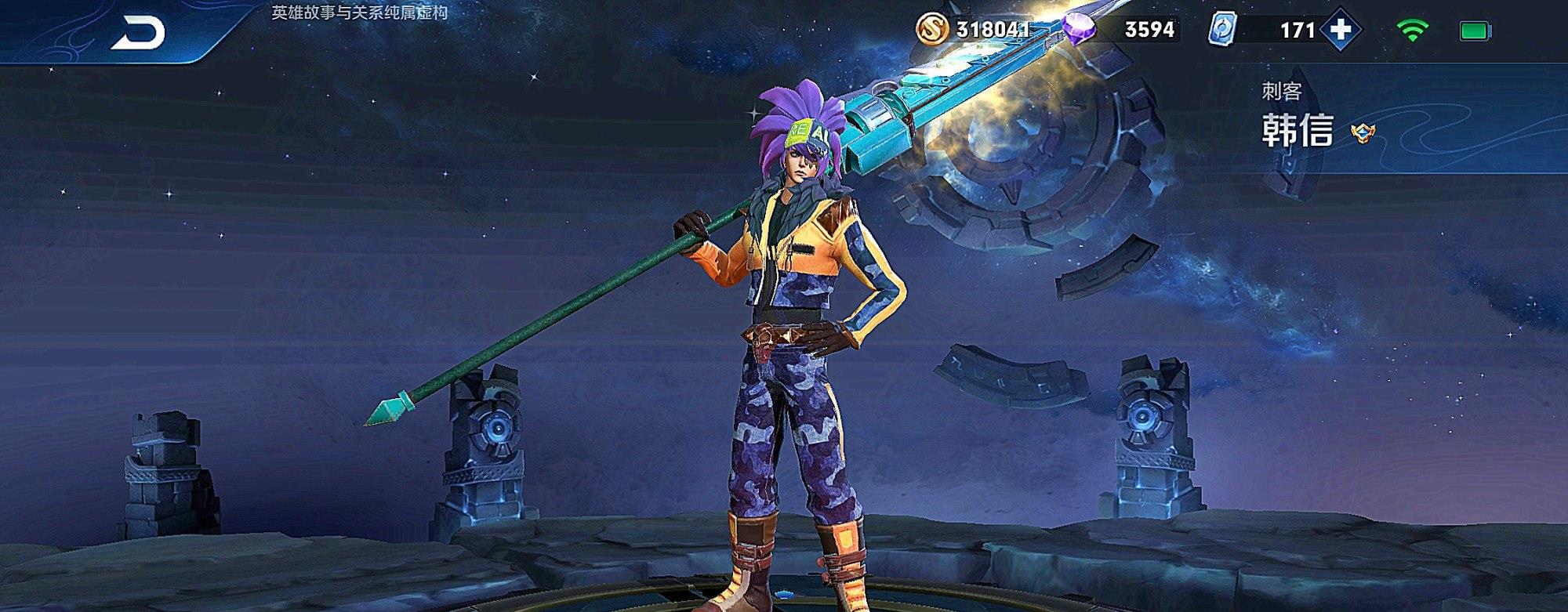Viewport: 1568px width, 612px height.
Task: Open the gold coin currency icon
Action: click(x=932, y=30)
